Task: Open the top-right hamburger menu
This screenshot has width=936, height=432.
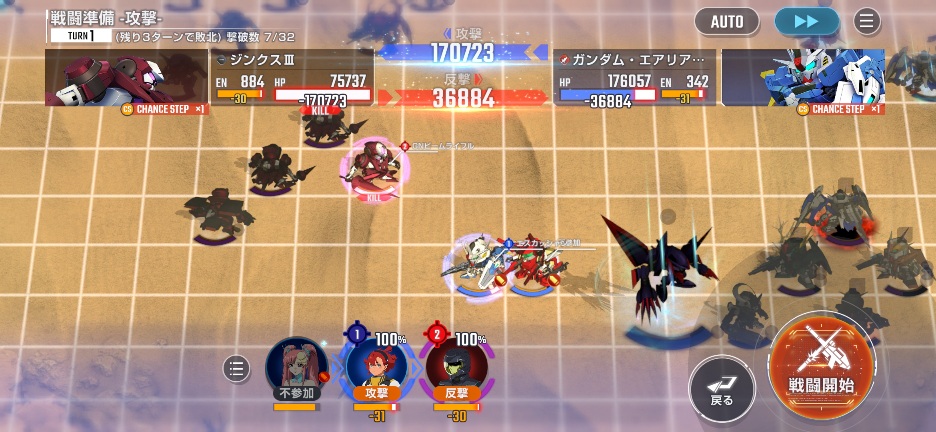Action: tap(866, 21)
